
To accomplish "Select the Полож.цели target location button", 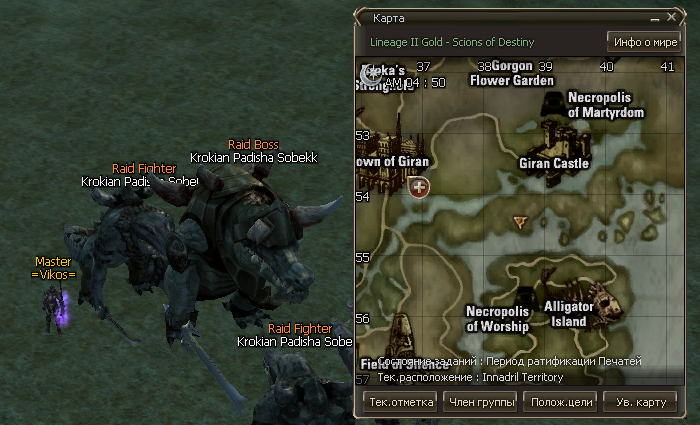I will click(x=558, y=402).
